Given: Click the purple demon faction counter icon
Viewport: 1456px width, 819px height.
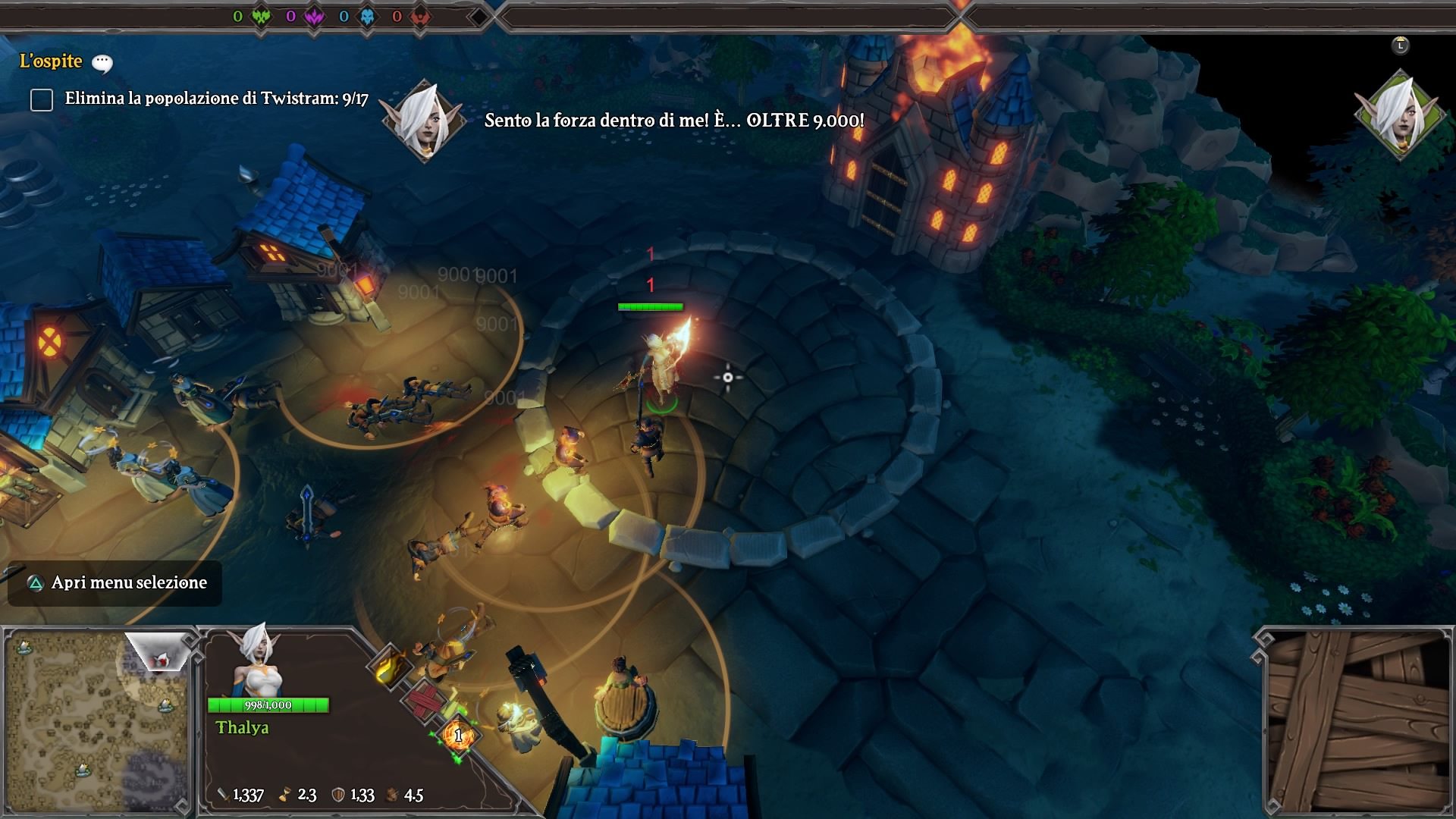Looking at the screenshot, I should 315,16.
